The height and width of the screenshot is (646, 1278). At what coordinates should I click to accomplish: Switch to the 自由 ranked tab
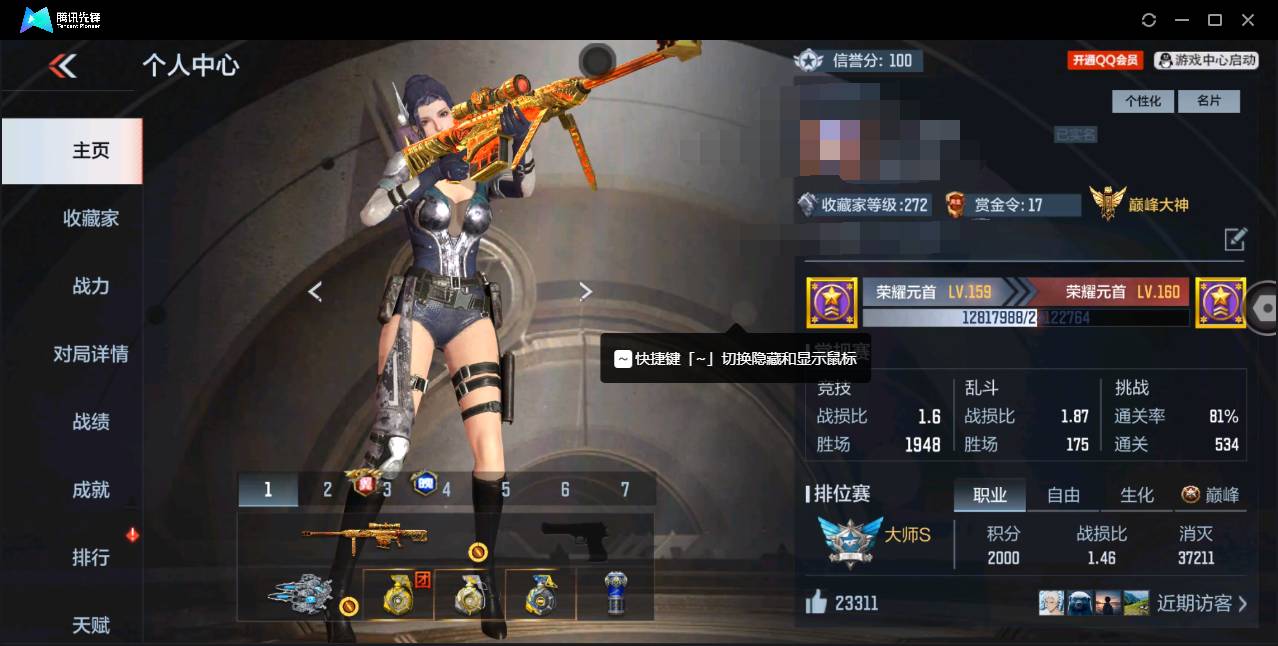[1063, 495]
